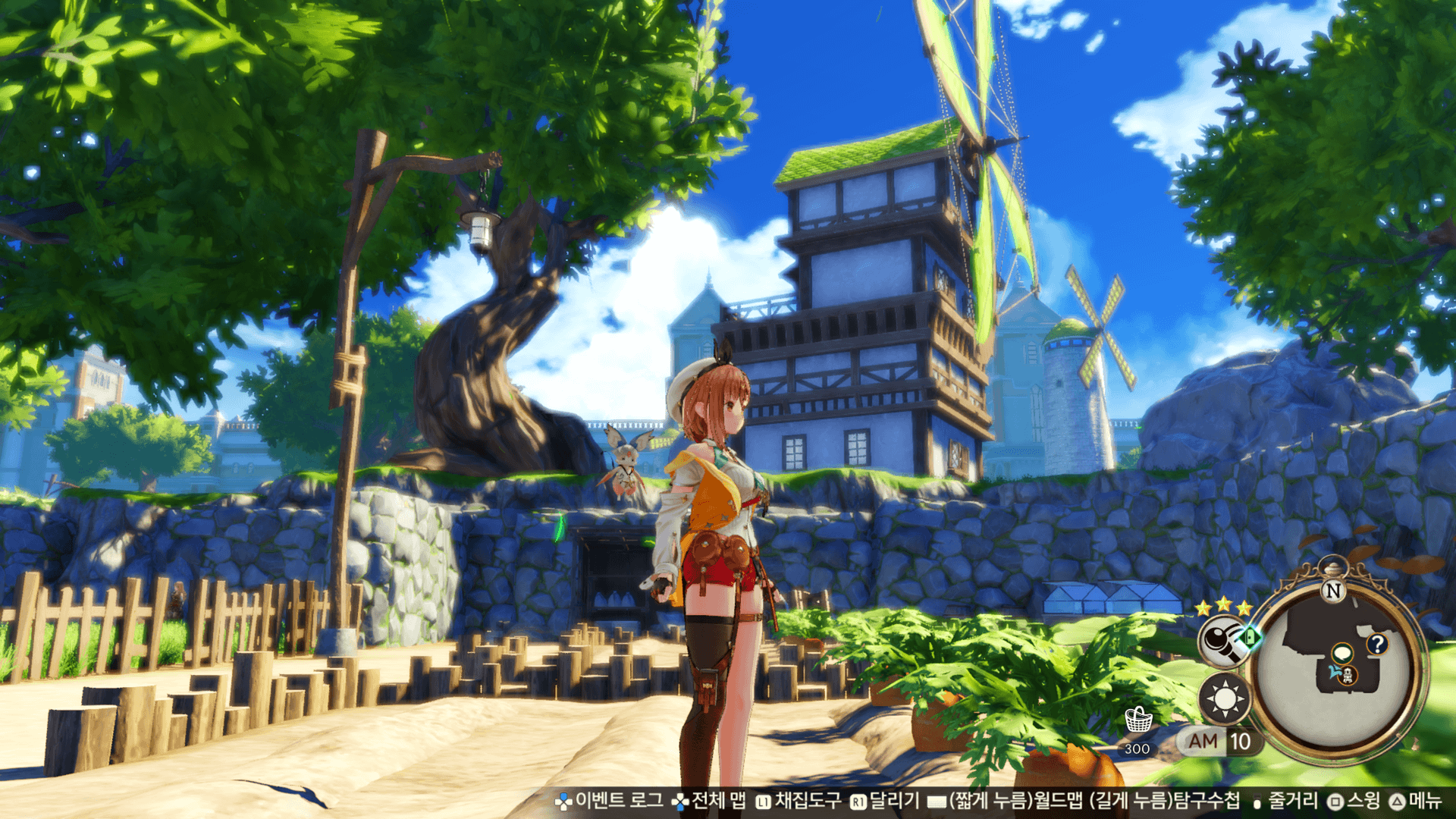Select the green door diamond marker
This screenshot has height=819, width=1456.
click(x=1250, y=637)
